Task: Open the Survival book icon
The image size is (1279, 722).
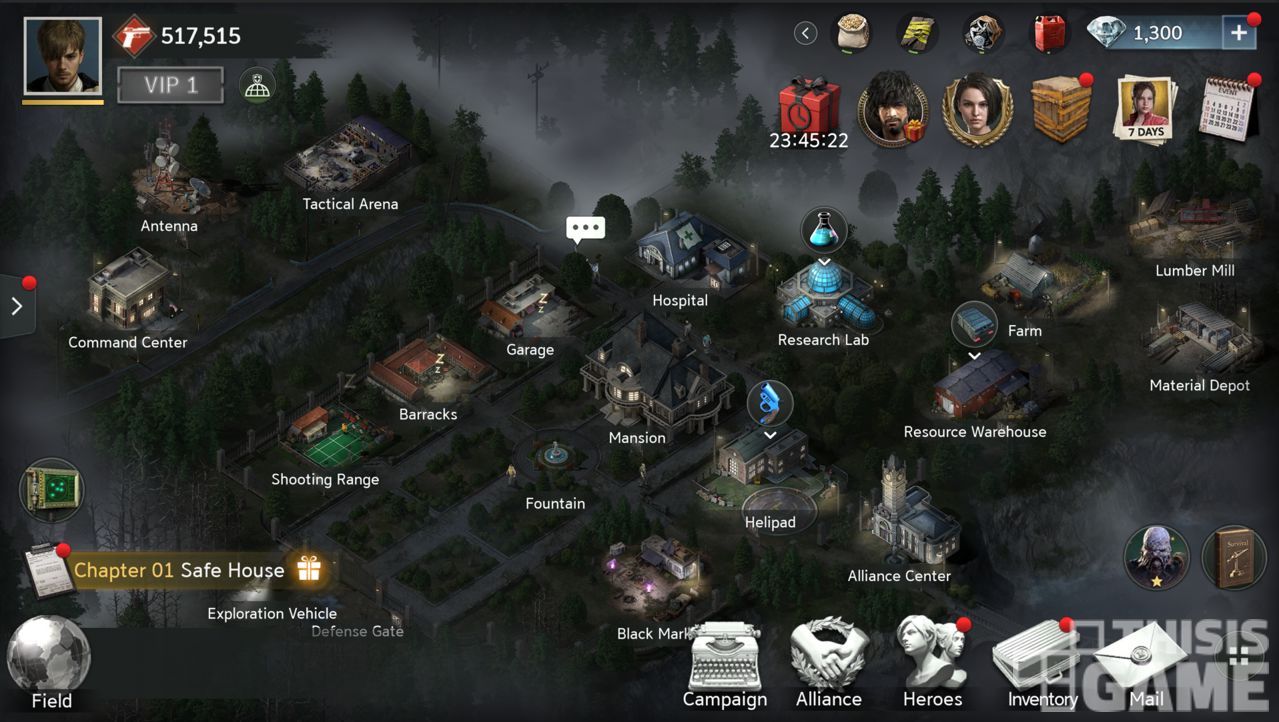Action: [1233, 557]
